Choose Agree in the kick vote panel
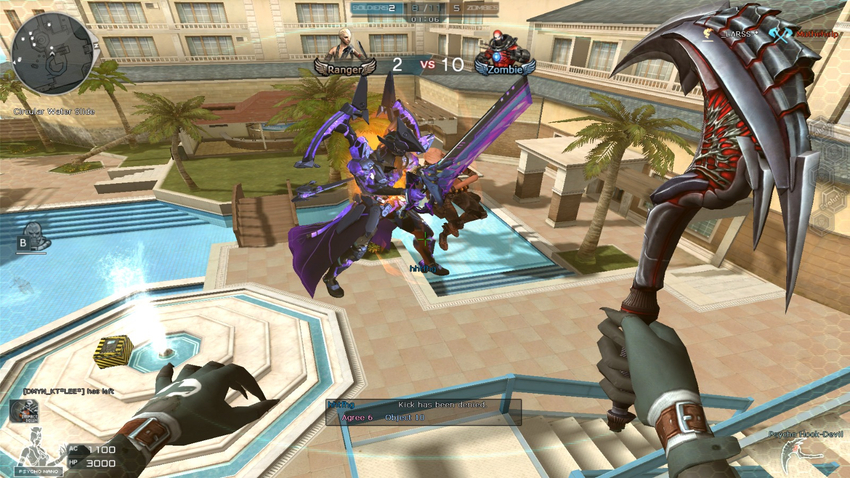 [355, 416]
